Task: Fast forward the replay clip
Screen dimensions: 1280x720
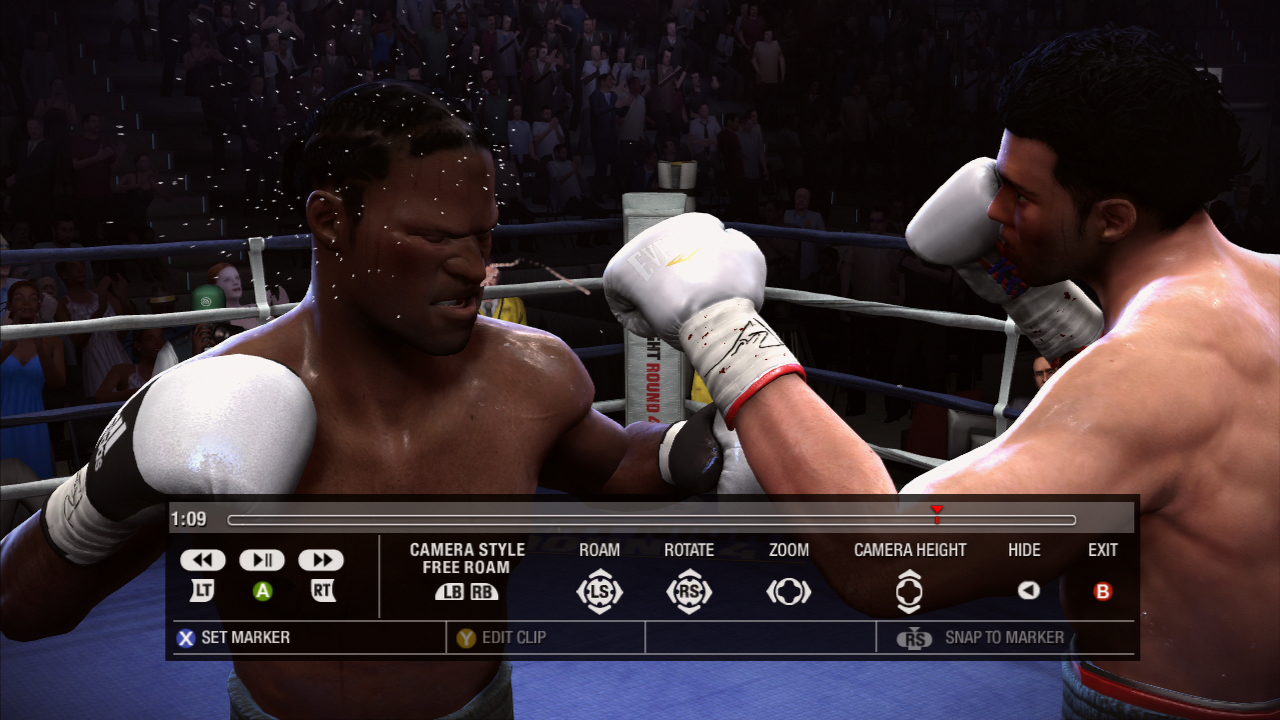Action: [321, 560]
